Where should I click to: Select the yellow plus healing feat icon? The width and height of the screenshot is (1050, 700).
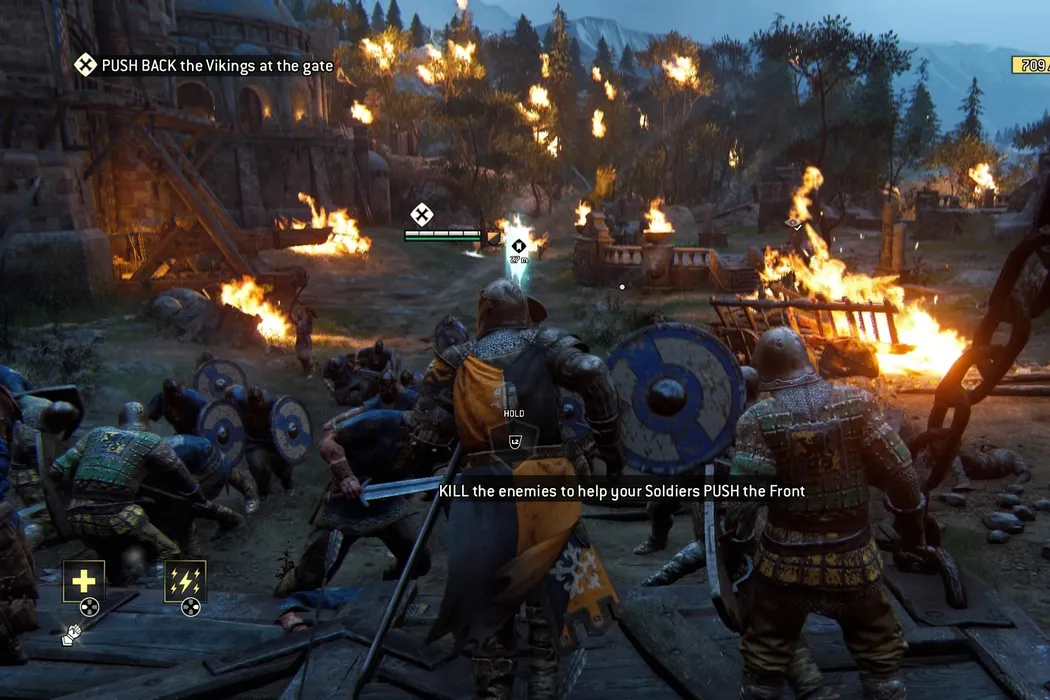tap(83, 580)
